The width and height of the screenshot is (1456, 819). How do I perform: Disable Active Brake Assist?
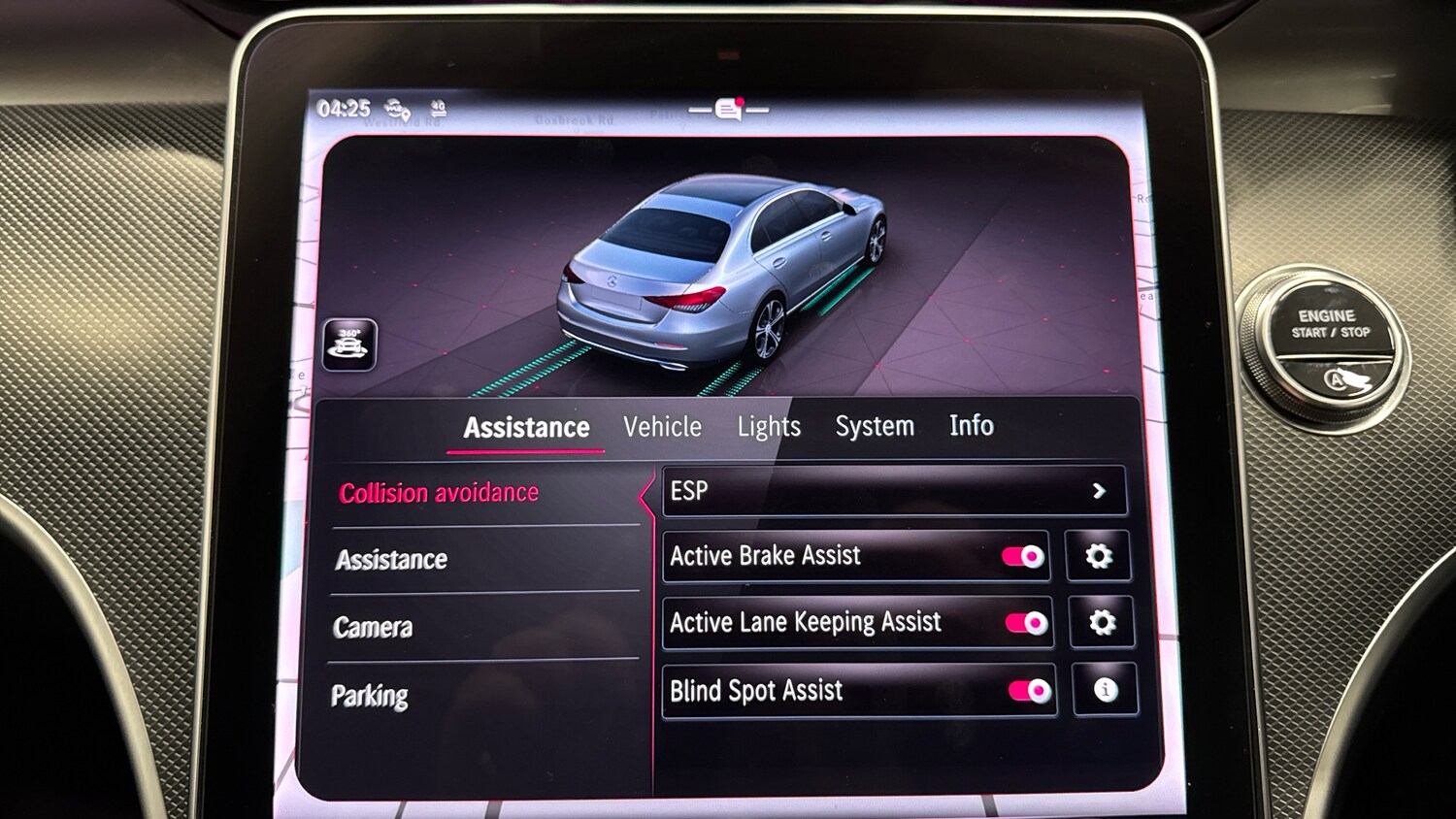coord(1021,556)
